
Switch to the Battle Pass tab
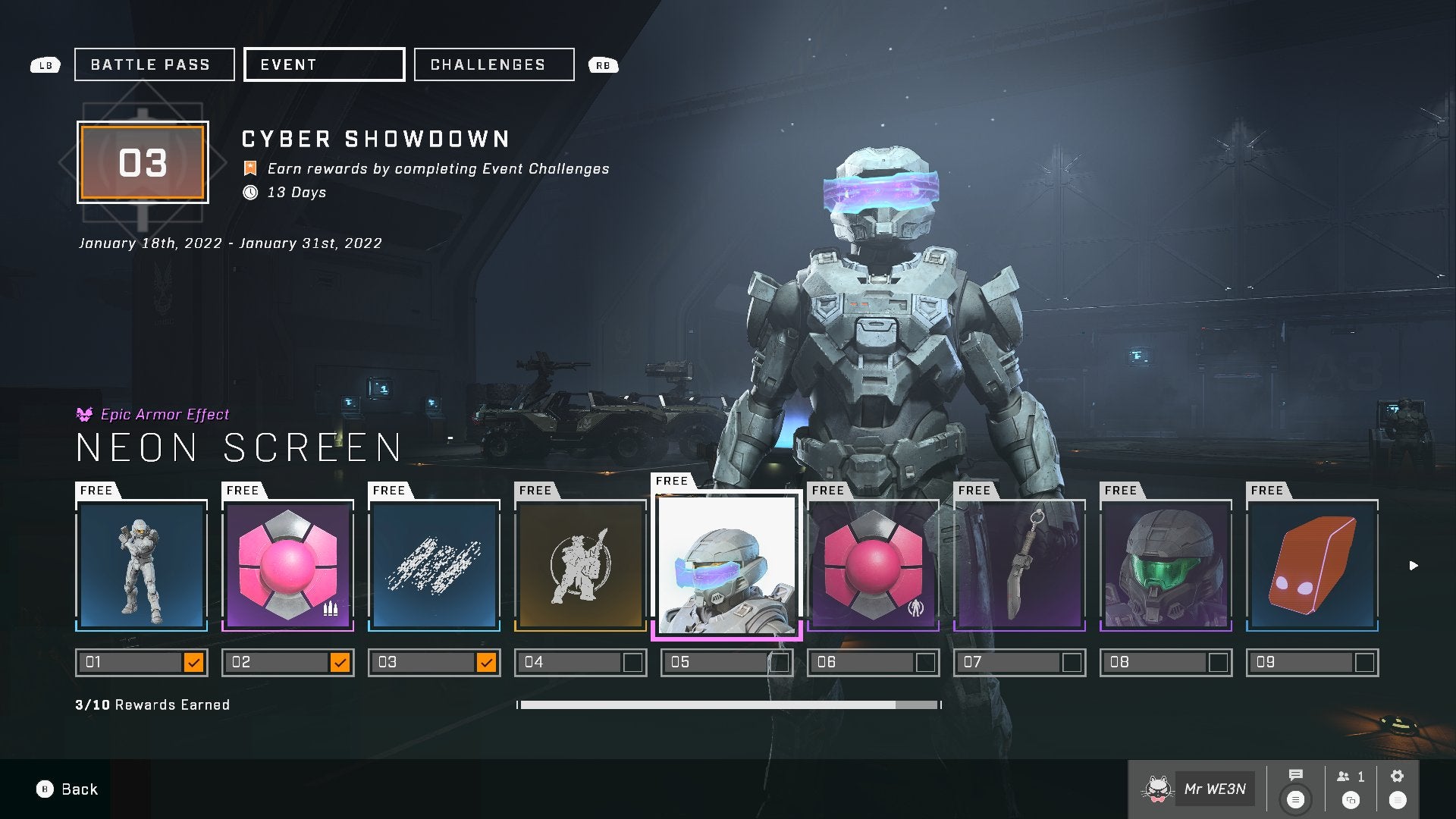[x=154, y=64]
